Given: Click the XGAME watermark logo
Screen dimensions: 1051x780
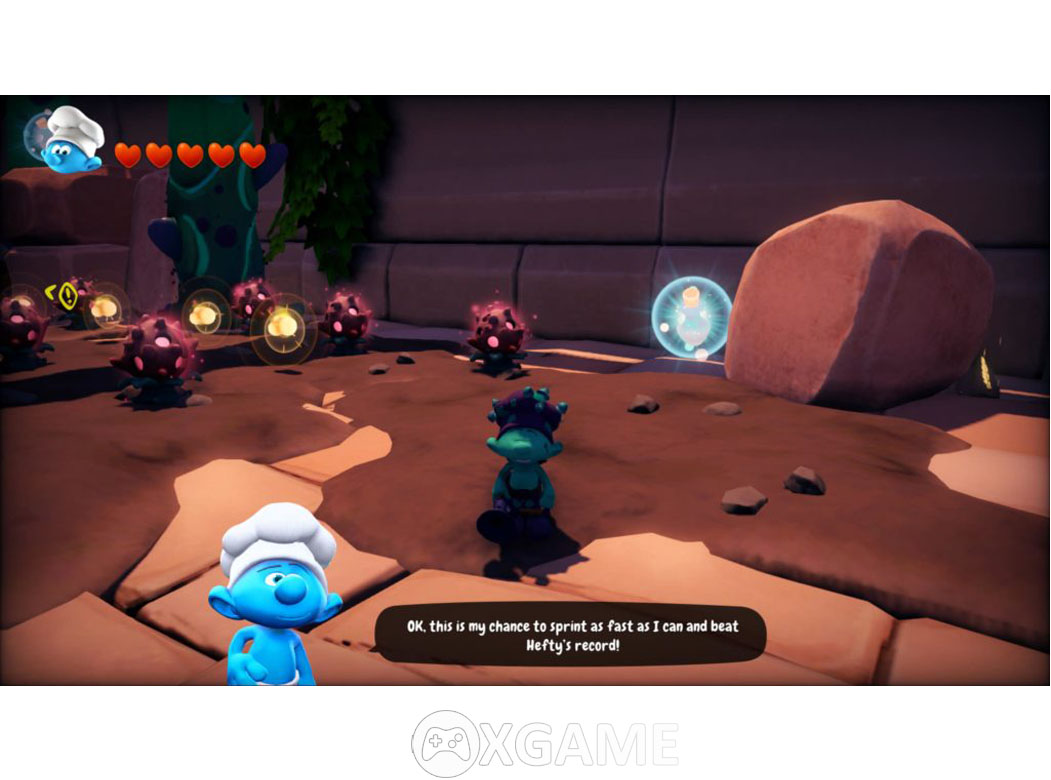Looking at the screenshot, I should pyautogui.click(x=545, y=743).
